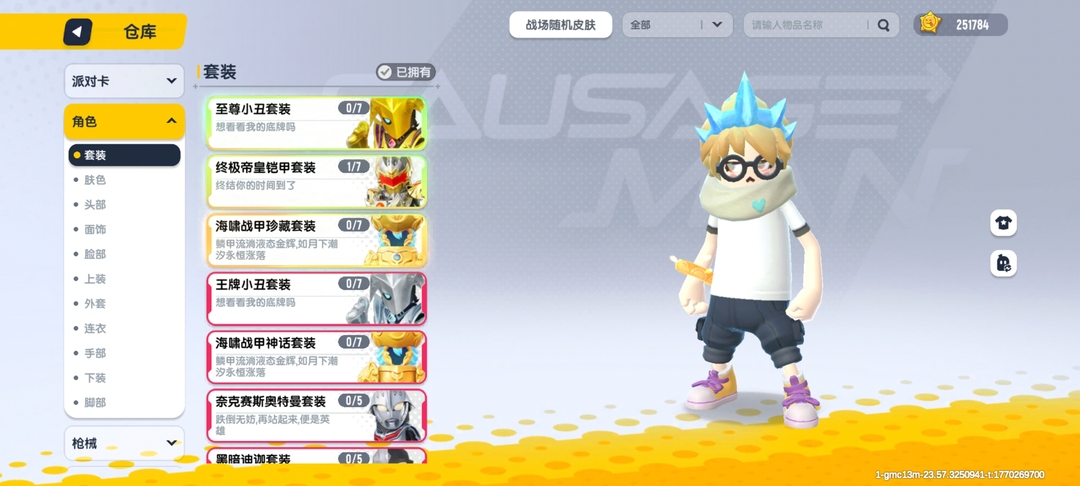Toggle the 已拥有 owned filter
Image resolution: width=1080 pixels, height=486 pixels.
406,72
